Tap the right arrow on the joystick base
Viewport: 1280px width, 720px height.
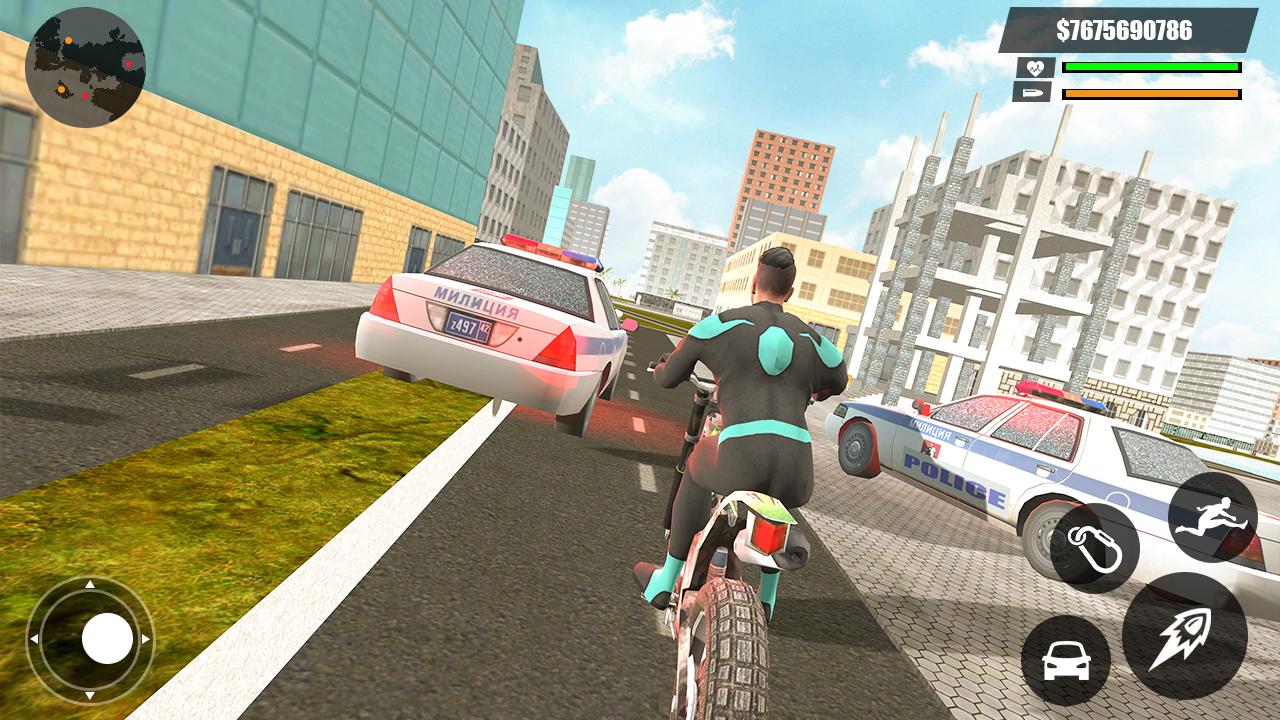click(146, 638)
